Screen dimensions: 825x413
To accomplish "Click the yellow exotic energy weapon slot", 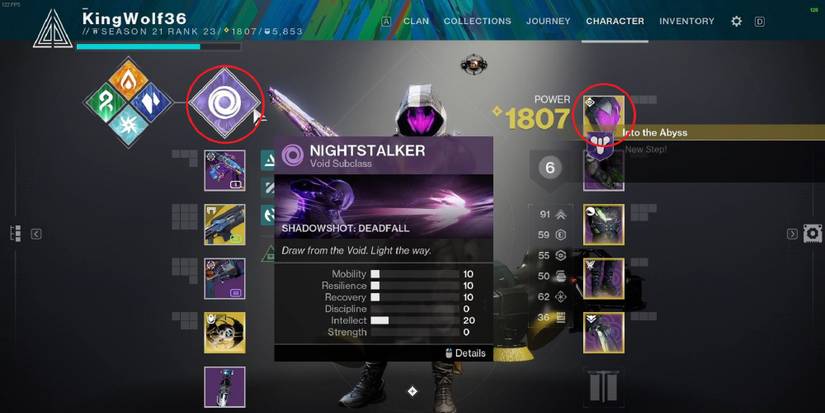I will tap(225, 224).
